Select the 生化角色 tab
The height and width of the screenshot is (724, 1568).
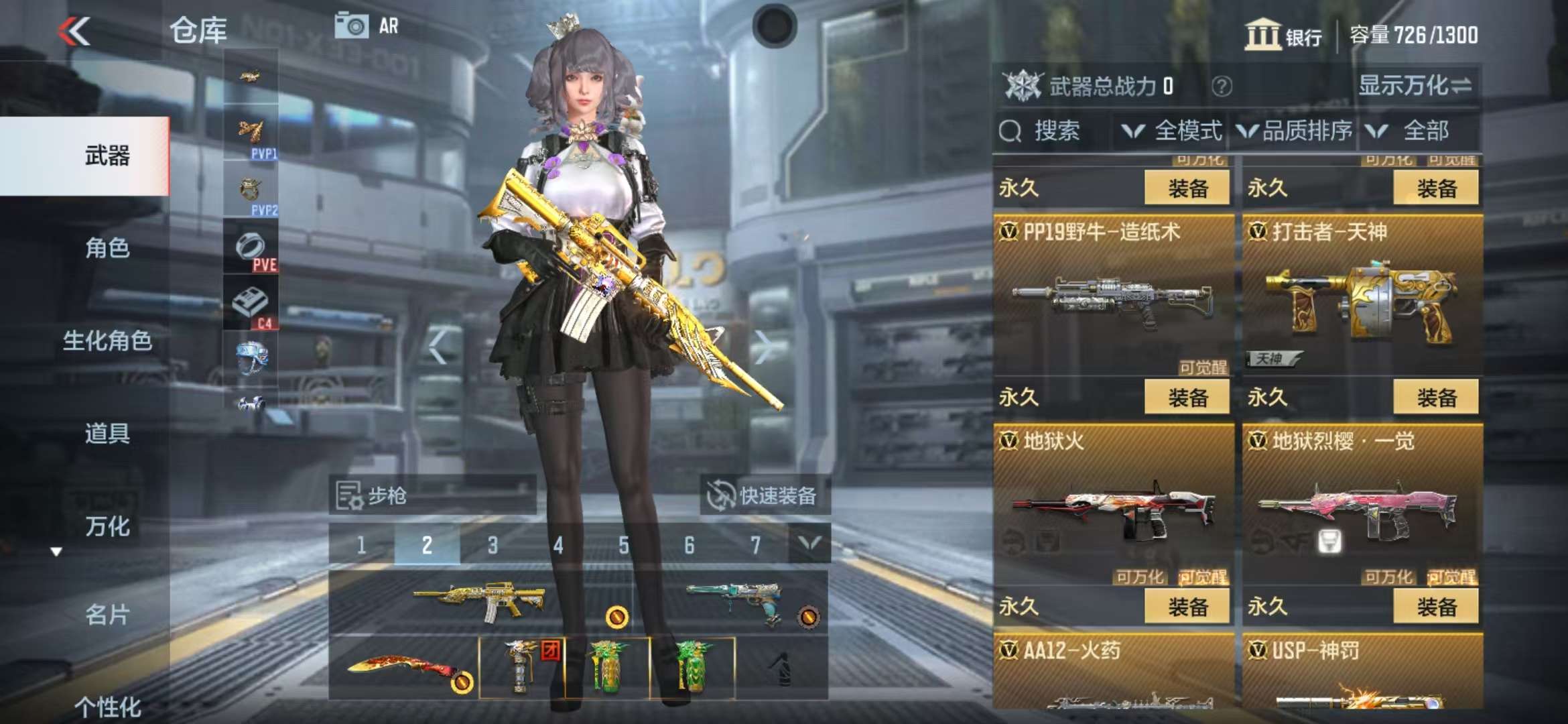tap(107, 341)
